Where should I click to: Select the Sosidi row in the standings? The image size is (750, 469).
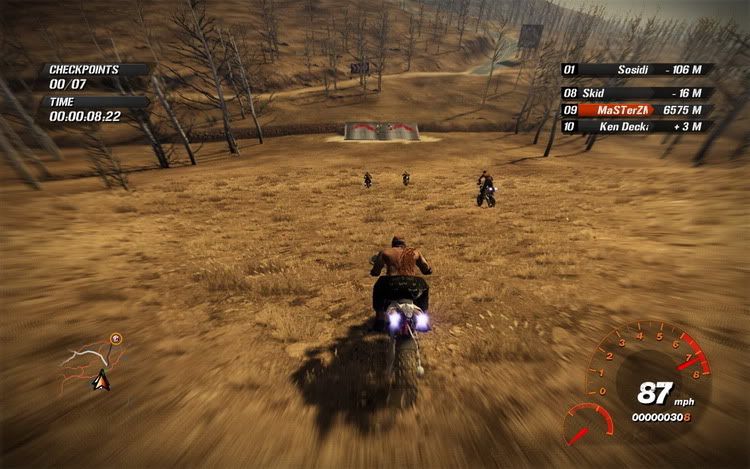point(636,71)
